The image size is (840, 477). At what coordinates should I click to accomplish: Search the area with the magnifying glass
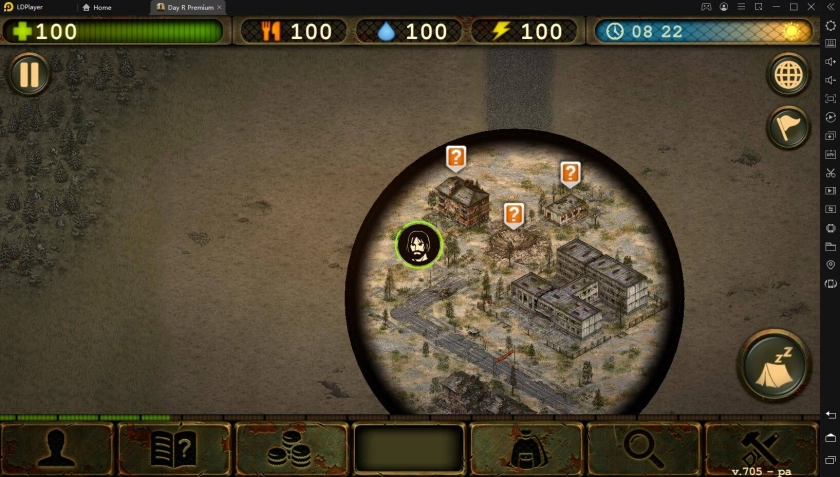coord(643,449)
